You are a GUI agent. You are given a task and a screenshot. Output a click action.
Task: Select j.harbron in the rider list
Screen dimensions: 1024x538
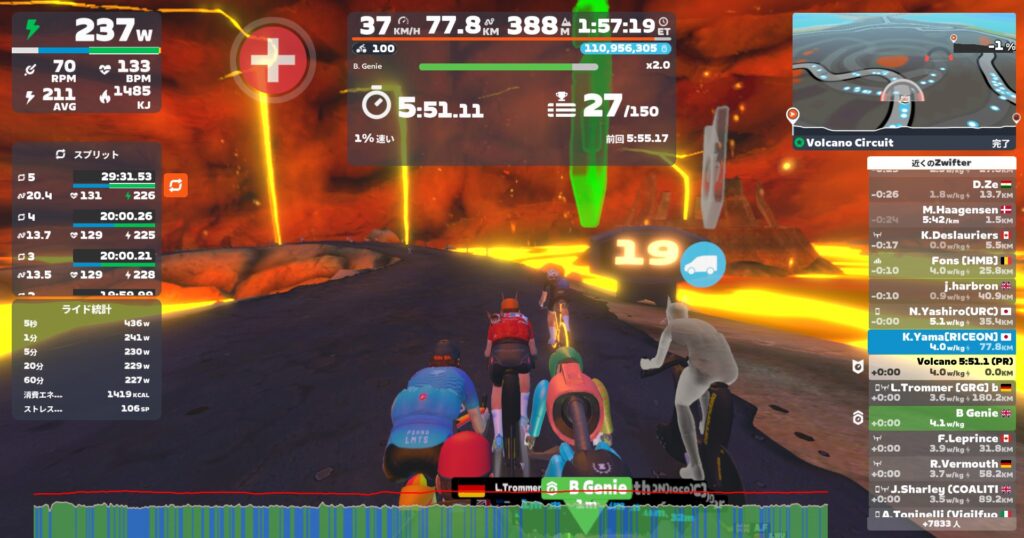[x=940, y=290]
